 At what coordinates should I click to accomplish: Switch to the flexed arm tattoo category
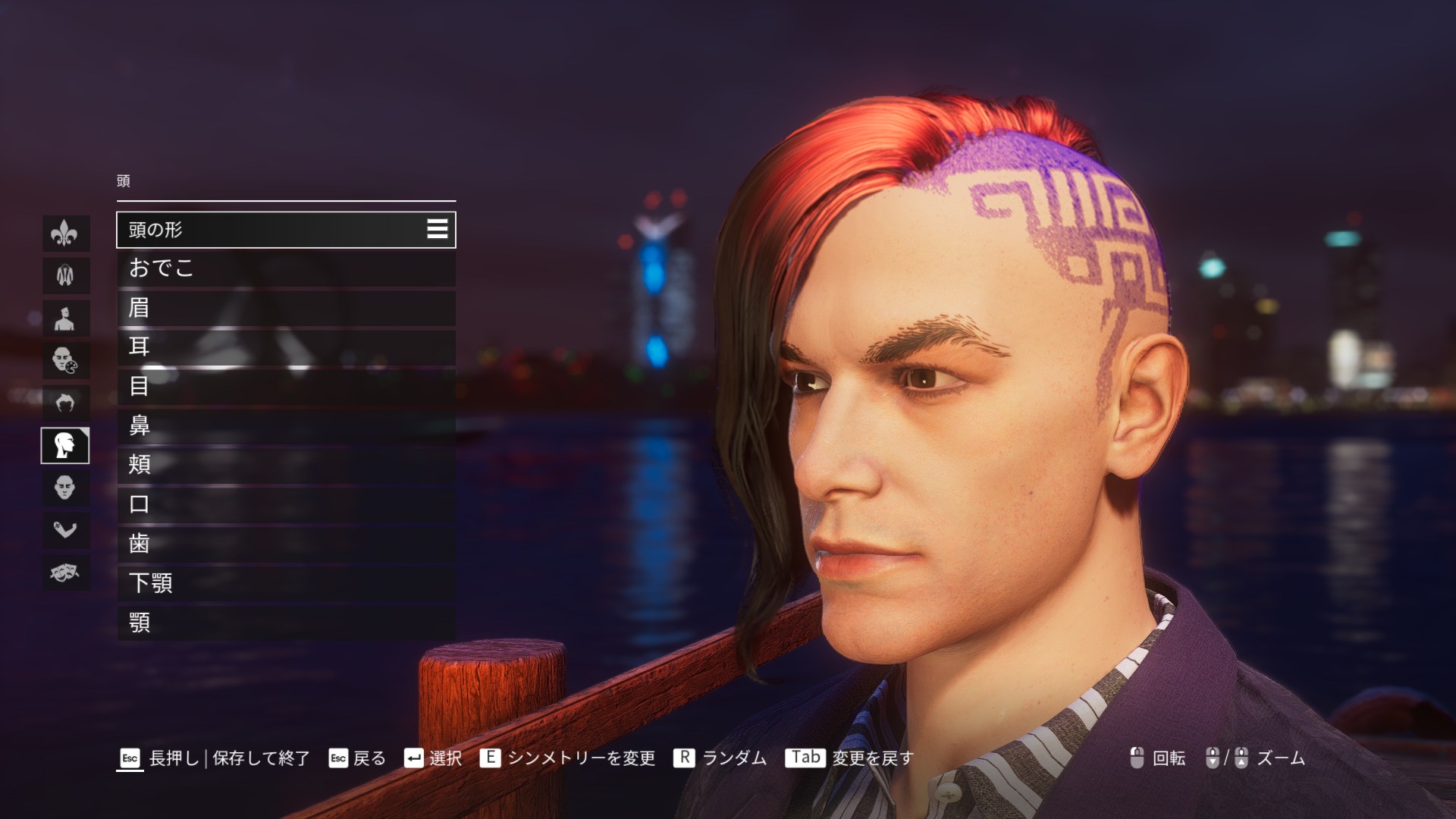(65, 529)
